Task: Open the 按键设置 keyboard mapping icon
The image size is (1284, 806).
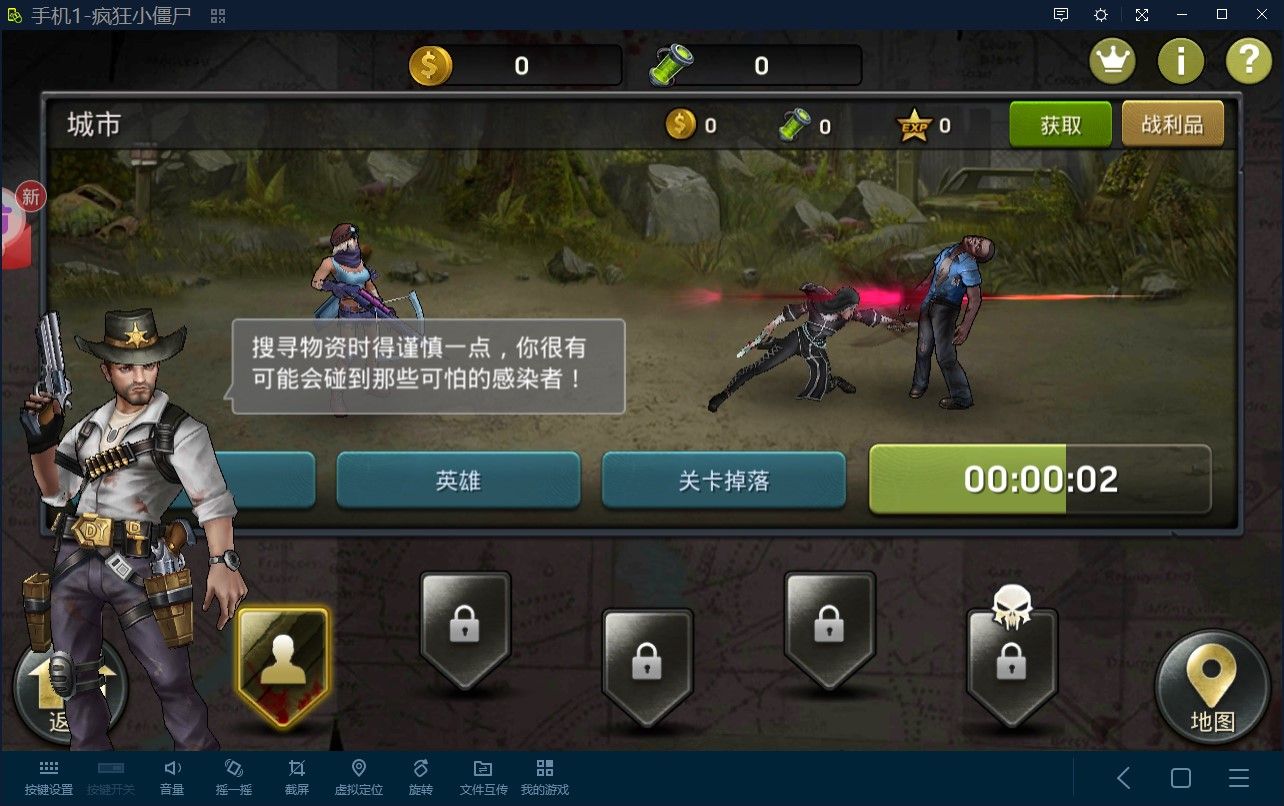Action: (x=47, y=775)
